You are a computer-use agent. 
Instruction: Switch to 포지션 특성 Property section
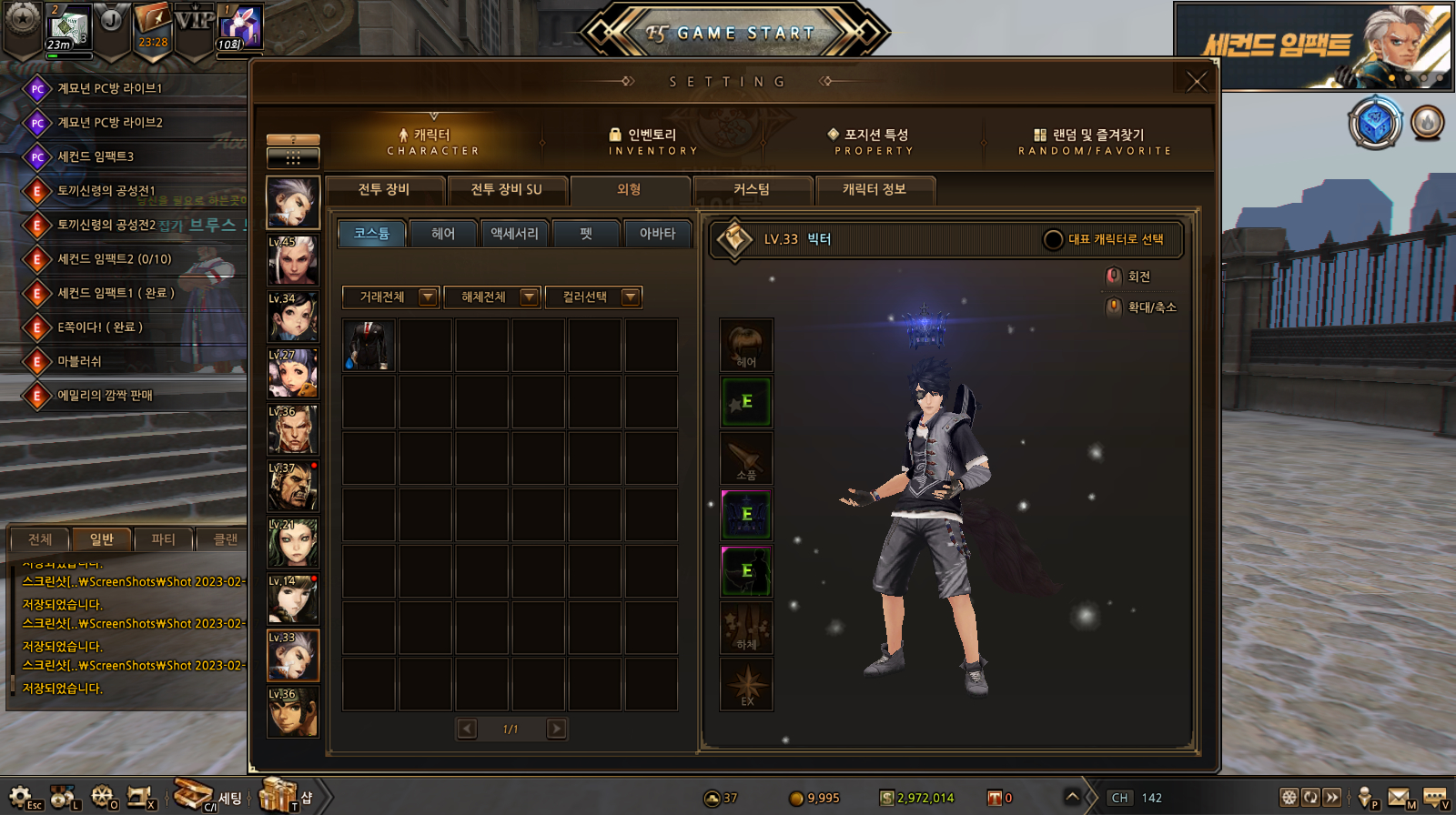[x=874, y=141]
